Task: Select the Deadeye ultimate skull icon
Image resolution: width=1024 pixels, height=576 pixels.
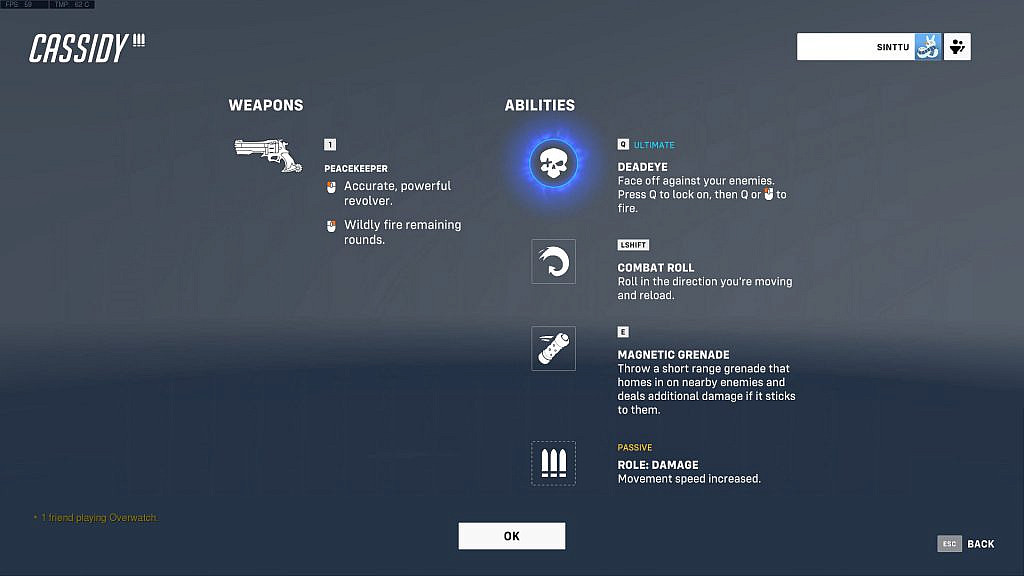Action: click(x=553, y=162)
